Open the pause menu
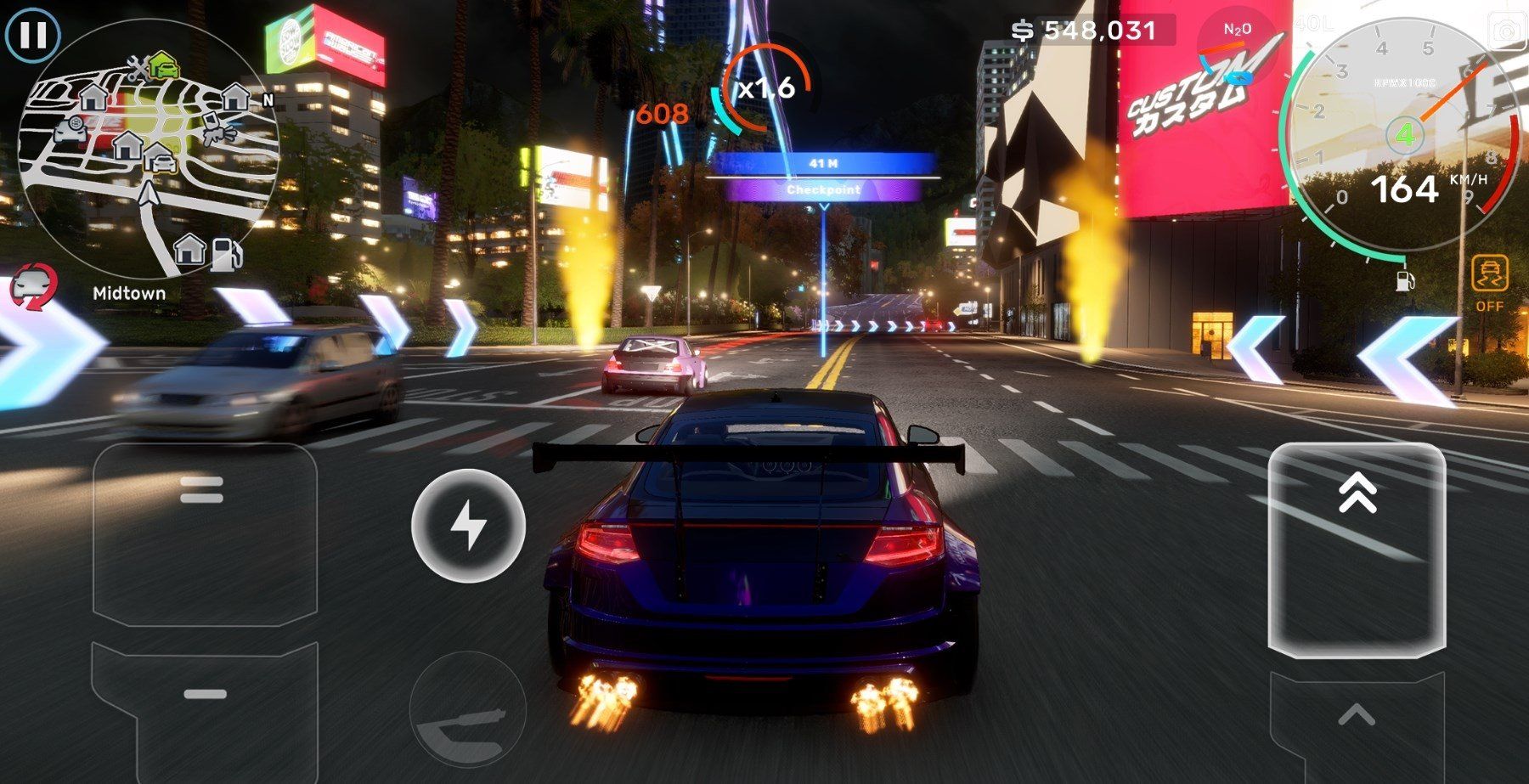The height and width of the screenshot is (784, 1529). [35, 36]
